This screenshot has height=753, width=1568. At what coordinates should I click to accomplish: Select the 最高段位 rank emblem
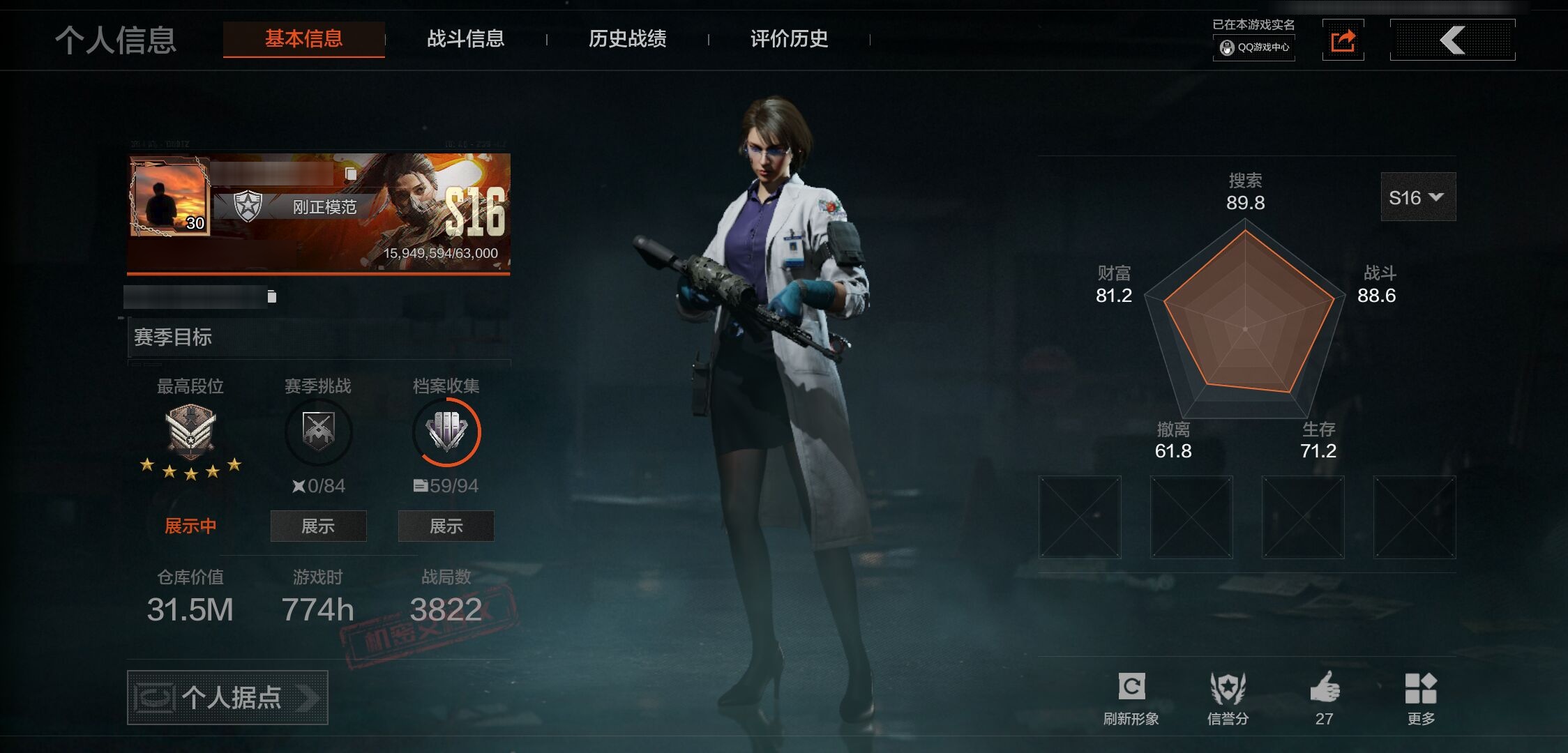(x=190, y=430)
